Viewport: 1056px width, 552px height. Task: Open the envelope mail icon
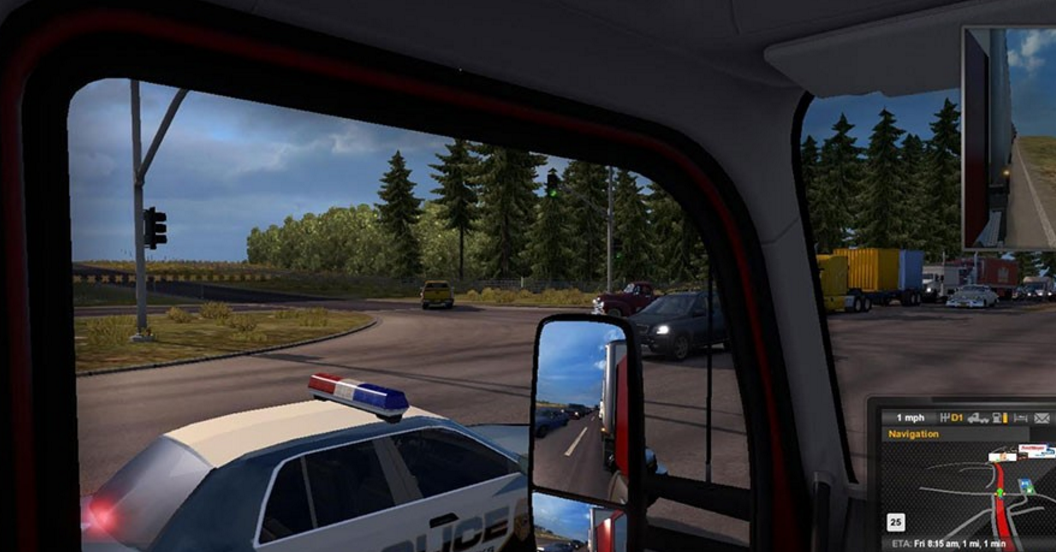tap(1043, 417)
